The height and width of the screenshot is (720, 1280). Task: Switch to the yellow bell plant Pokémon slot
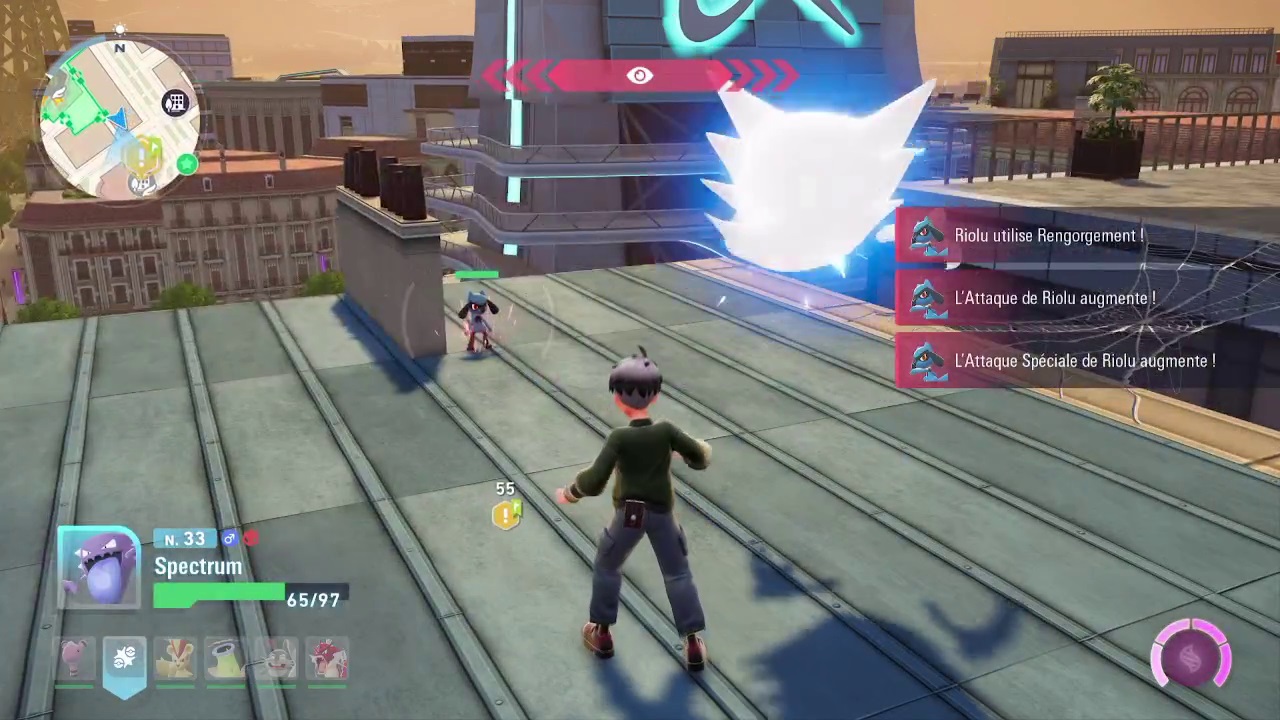225,660
